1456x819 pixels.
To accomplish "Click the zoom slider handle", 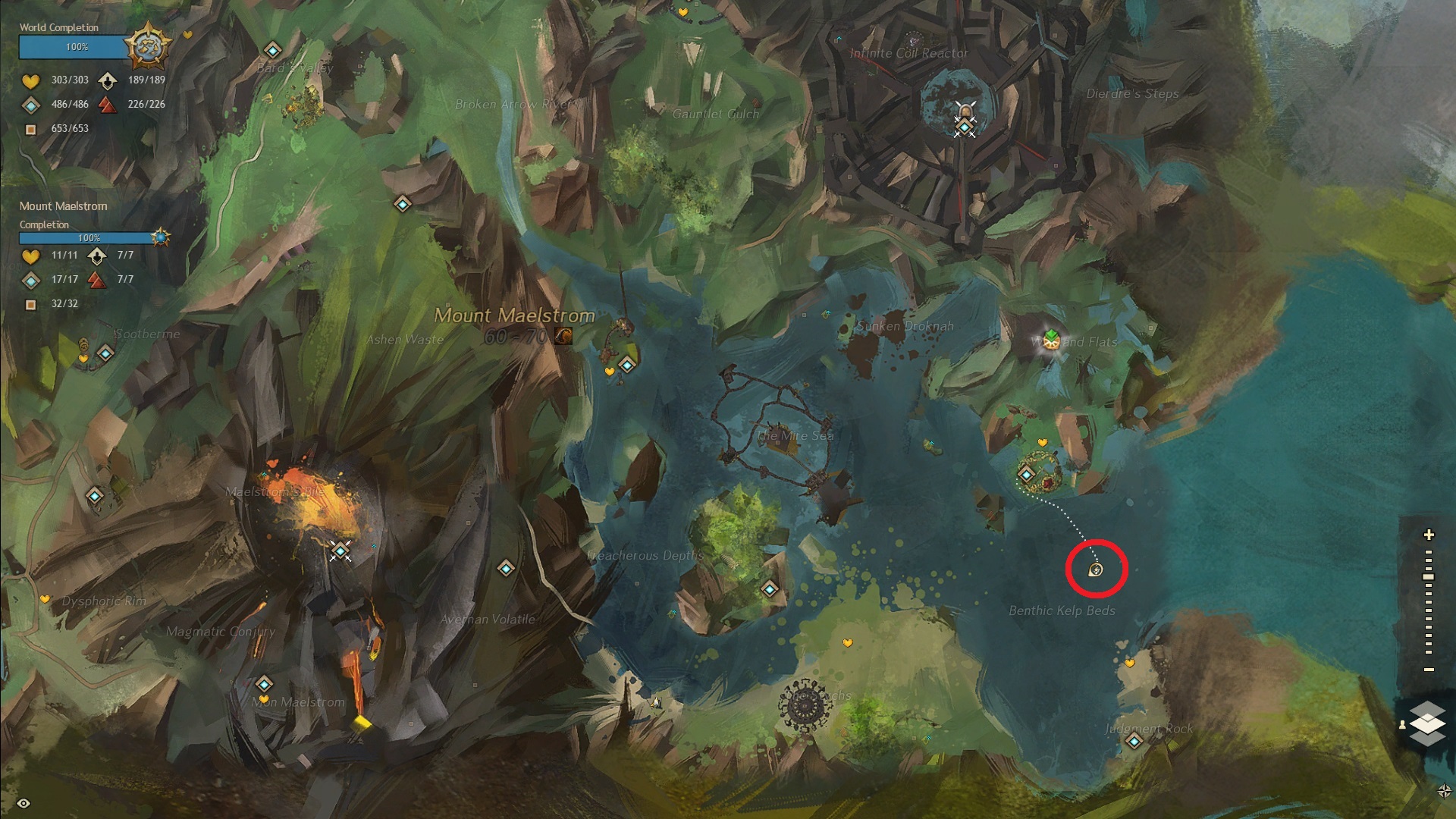I will 1429,577.
